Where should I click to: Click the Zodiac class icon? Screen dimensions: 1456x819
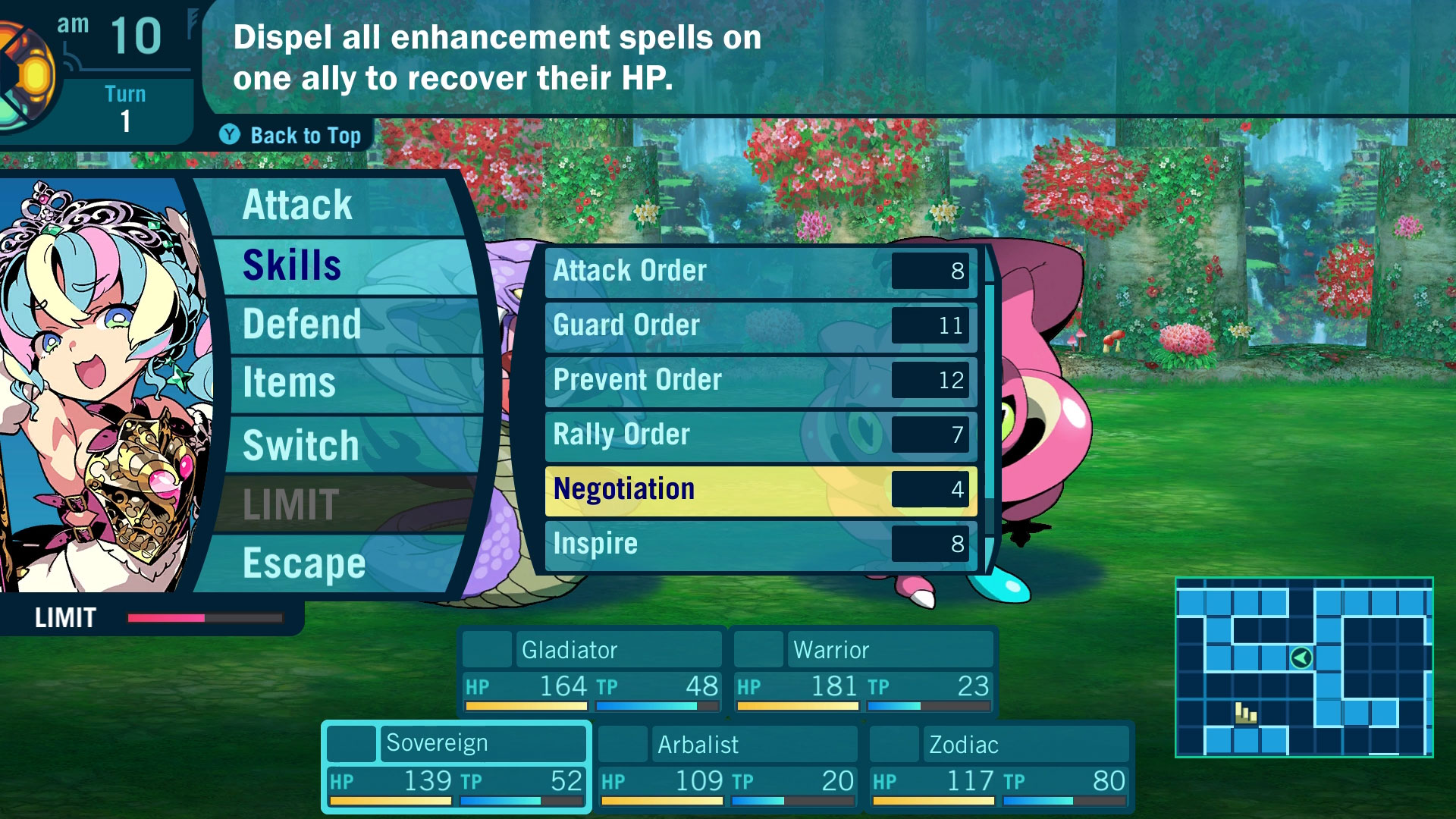[x=893, y=744]
